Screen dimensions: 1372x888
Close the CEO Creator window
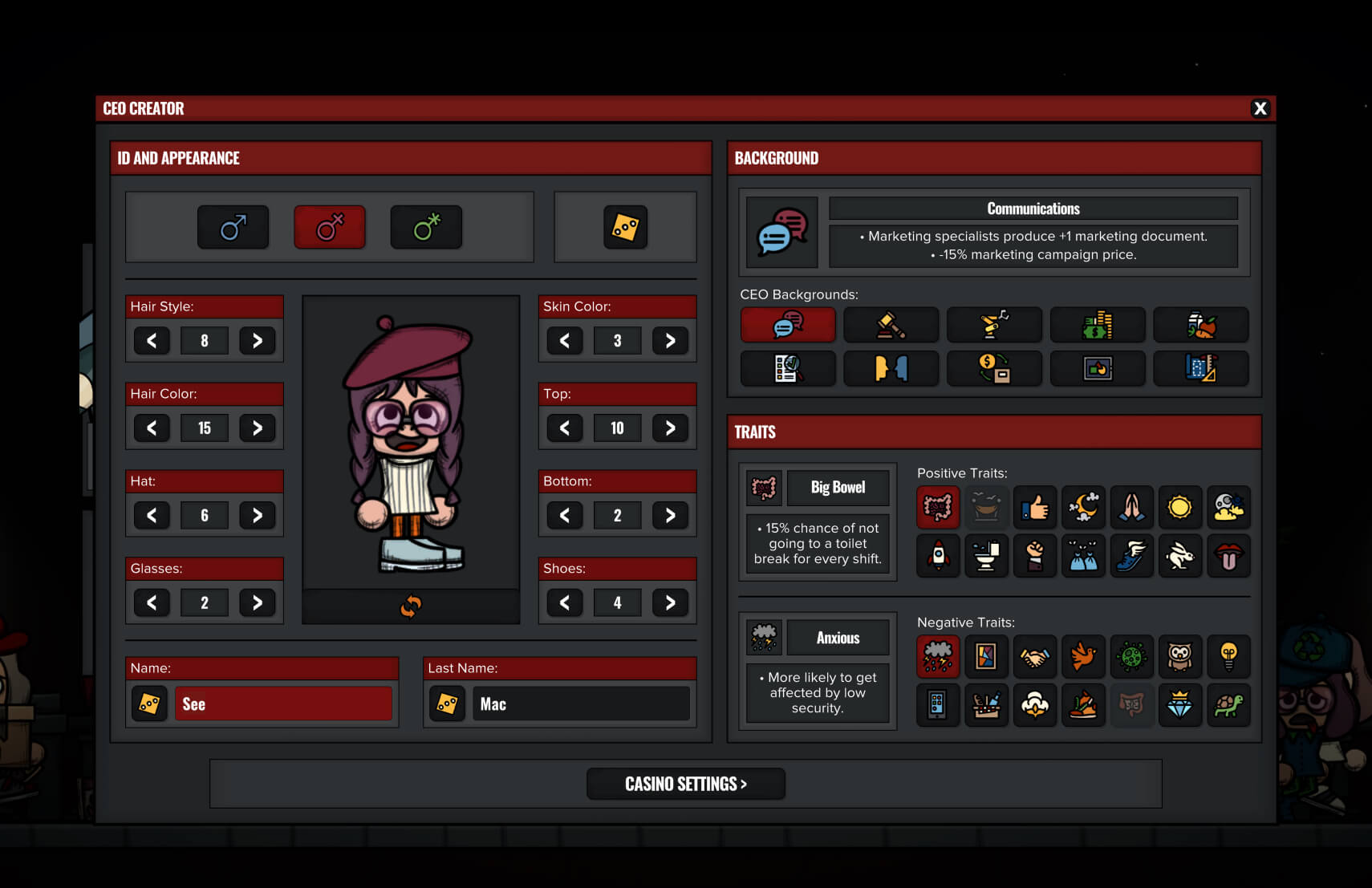pyautogui.click(x=1260, y=108)
